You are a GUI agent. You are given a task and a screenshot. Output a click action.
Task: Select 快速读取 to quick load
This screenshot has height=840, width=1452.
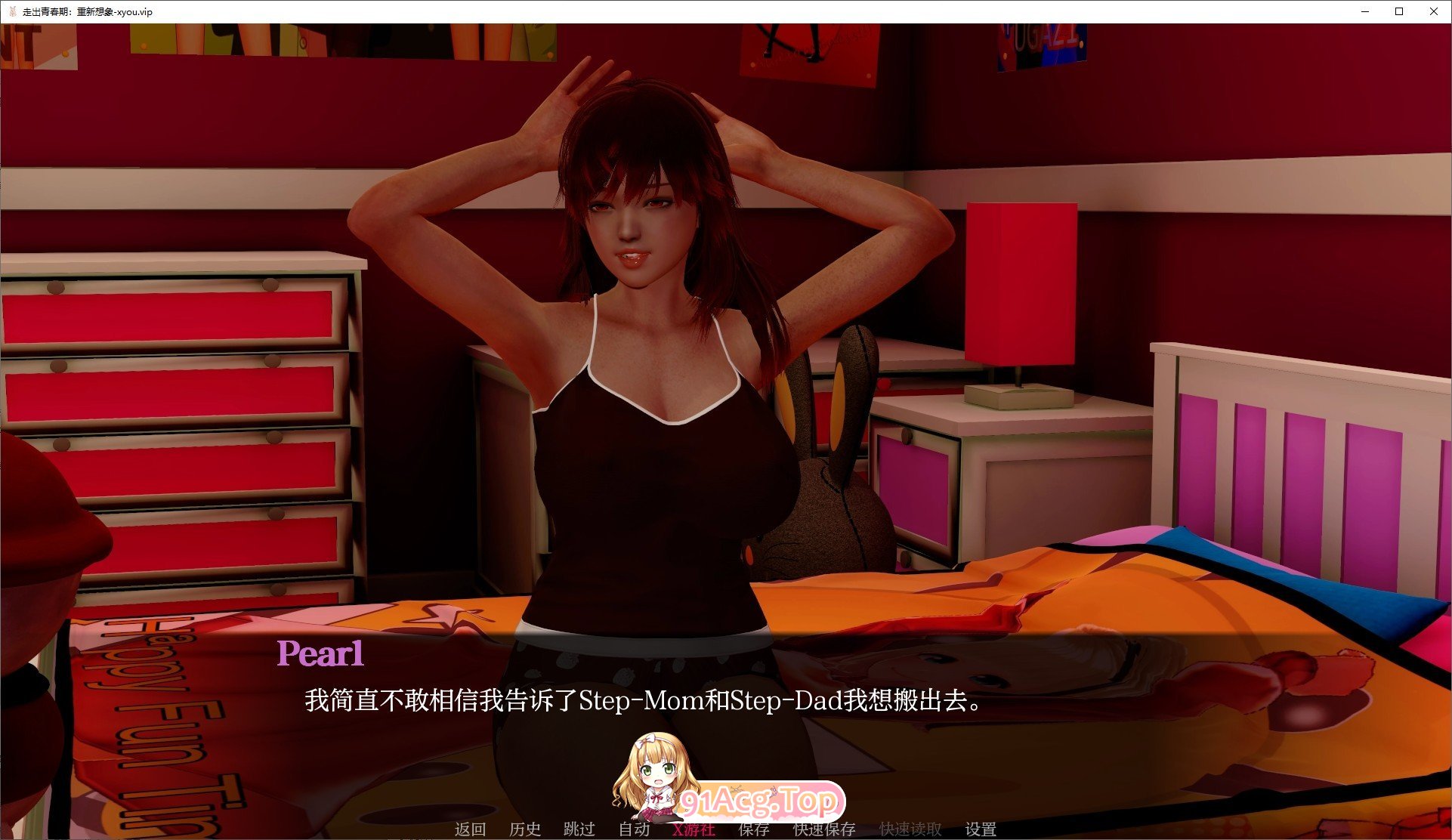tap(909, 829)
